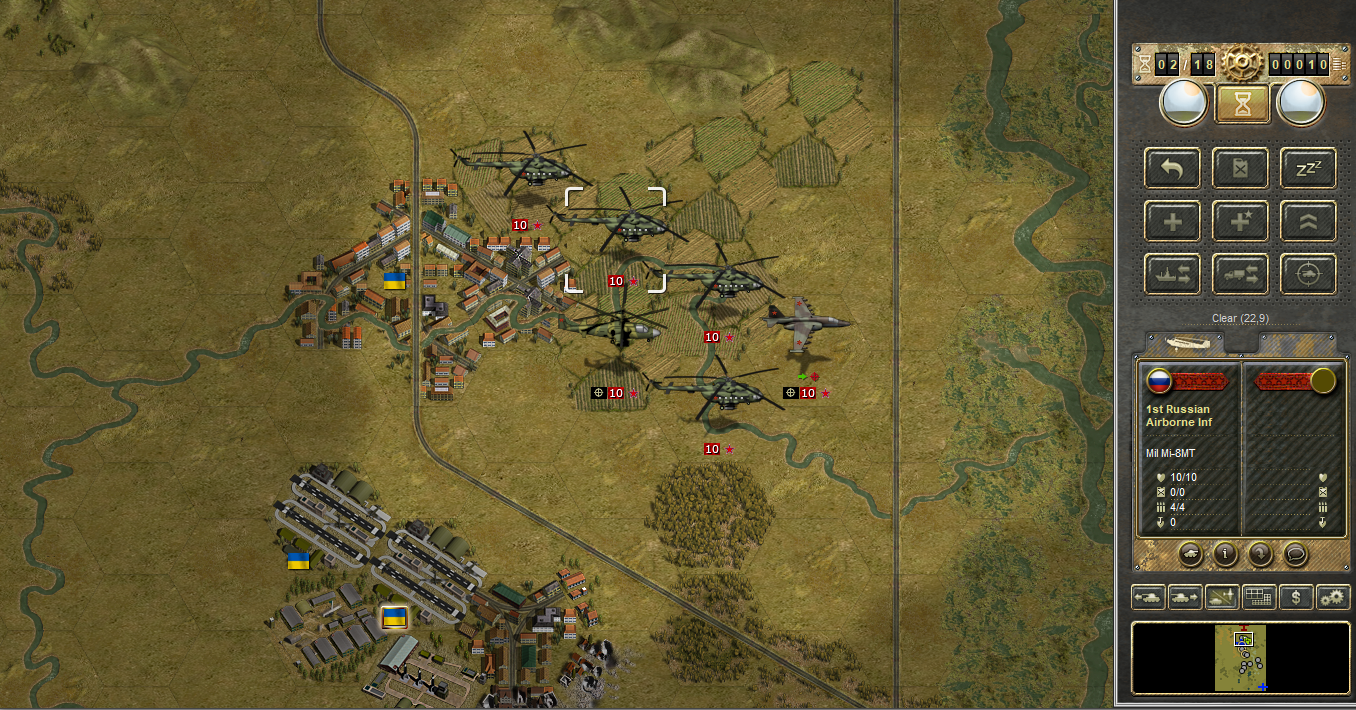This screenshot has height=710, width=1356.
Task: Resupply the unit with the fuel can button
Action: pos(1240,169)
